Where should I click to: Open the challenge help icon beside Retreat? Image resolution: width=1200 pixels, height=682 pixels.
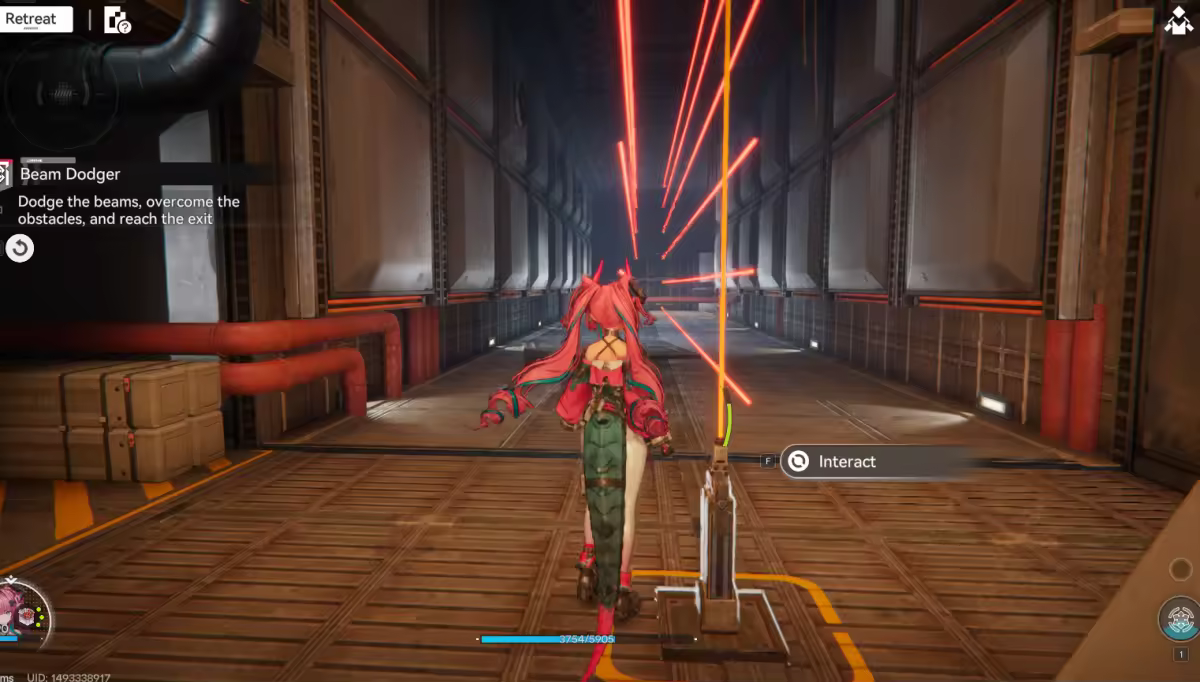117,20
